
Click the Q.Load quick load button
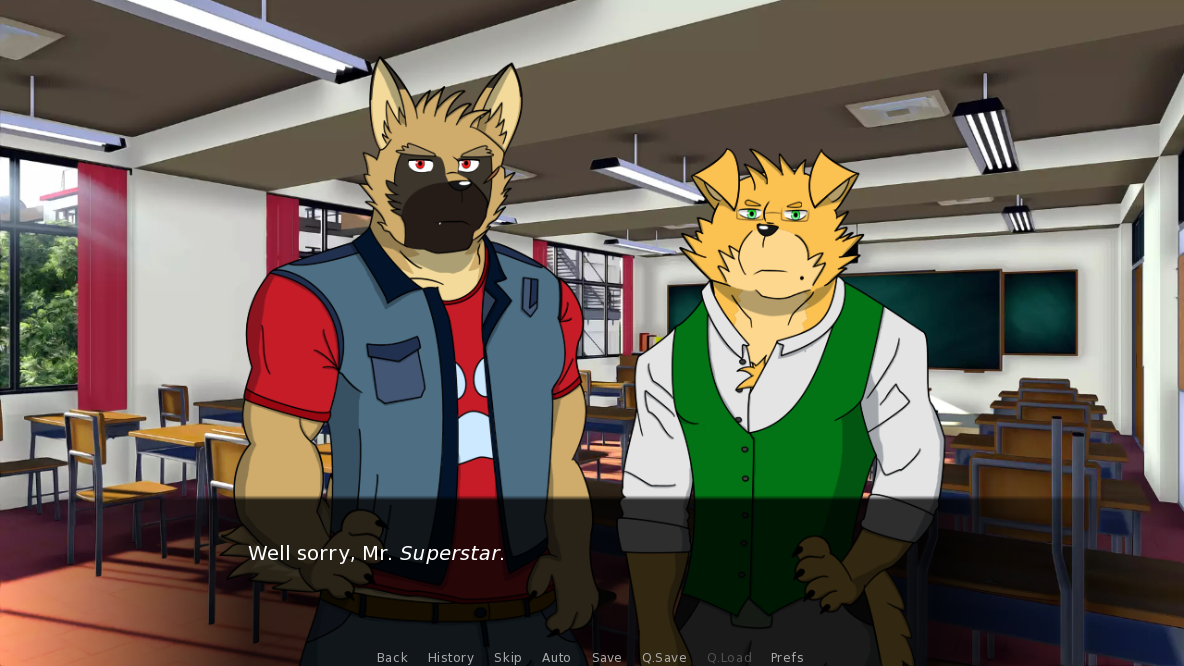[729, 657]
